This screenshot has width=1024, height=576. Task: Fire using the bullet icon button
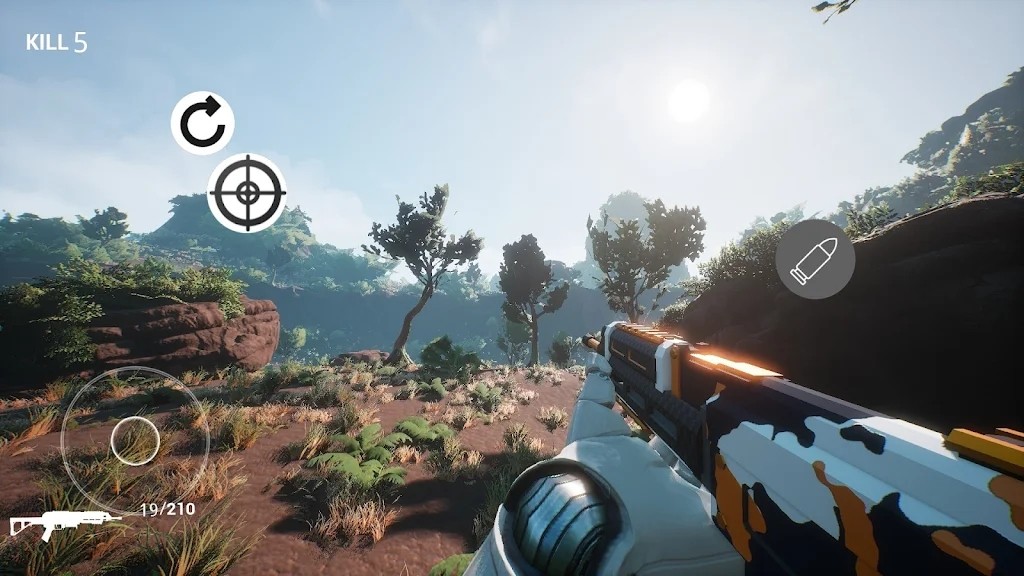(815, 259)
